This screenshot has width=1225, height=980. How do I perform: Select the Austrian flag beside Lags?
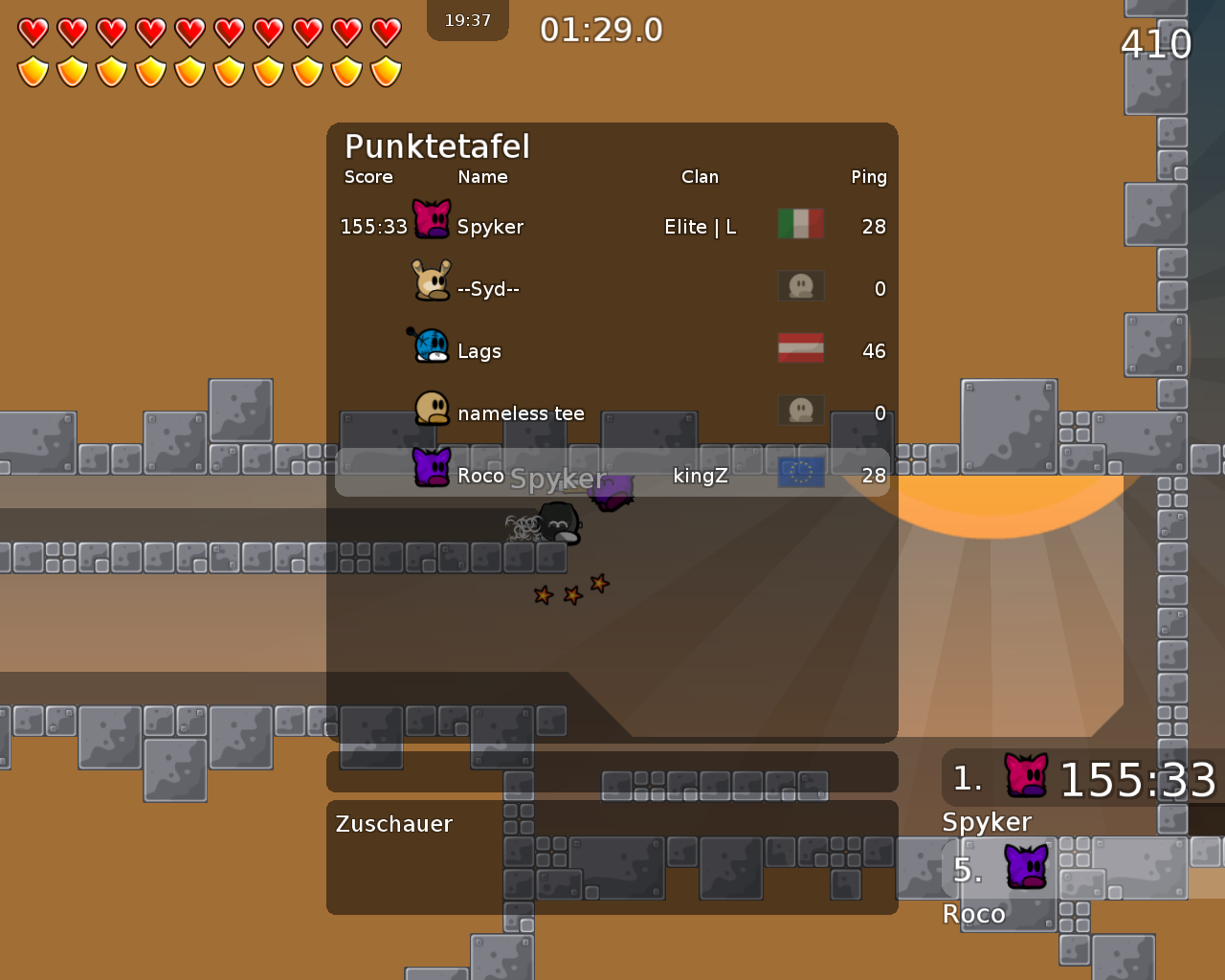tap(800, 347)
